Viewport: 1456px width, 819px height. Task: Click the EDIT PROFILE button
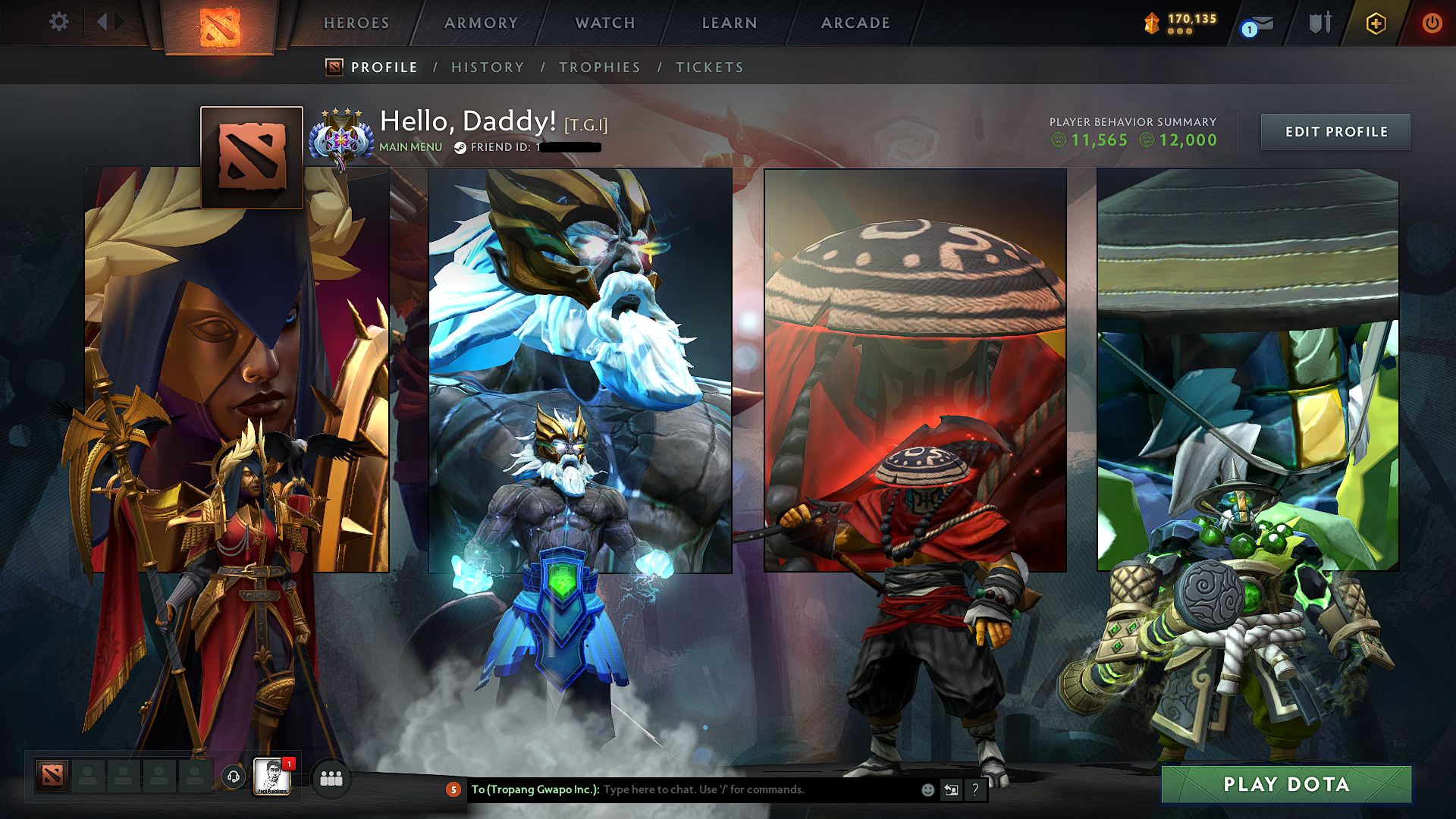[1335, 131]
